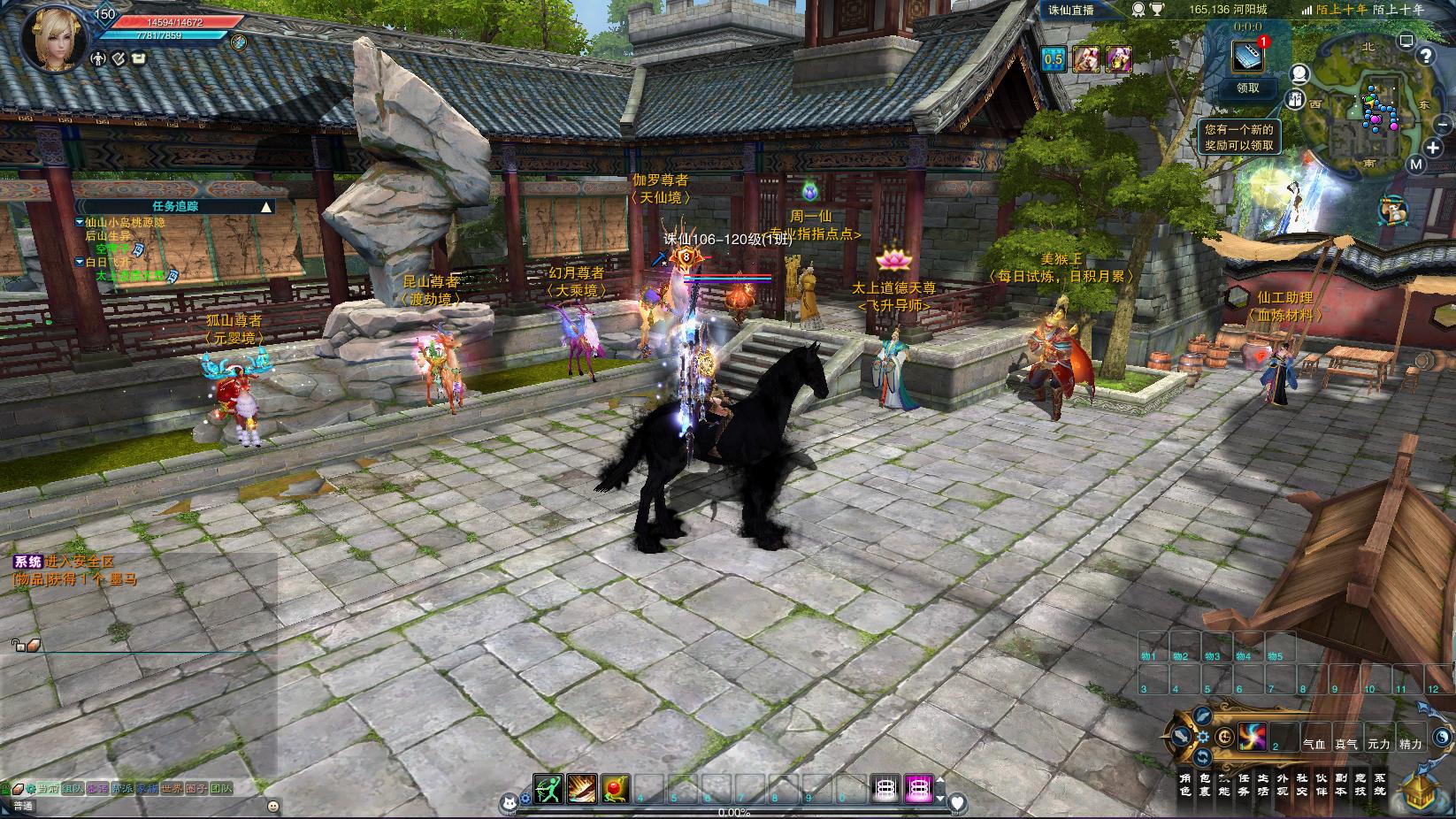Collapse the 任务追踪 quest tracker panel
1456x819 pixels.
point(266,207)
